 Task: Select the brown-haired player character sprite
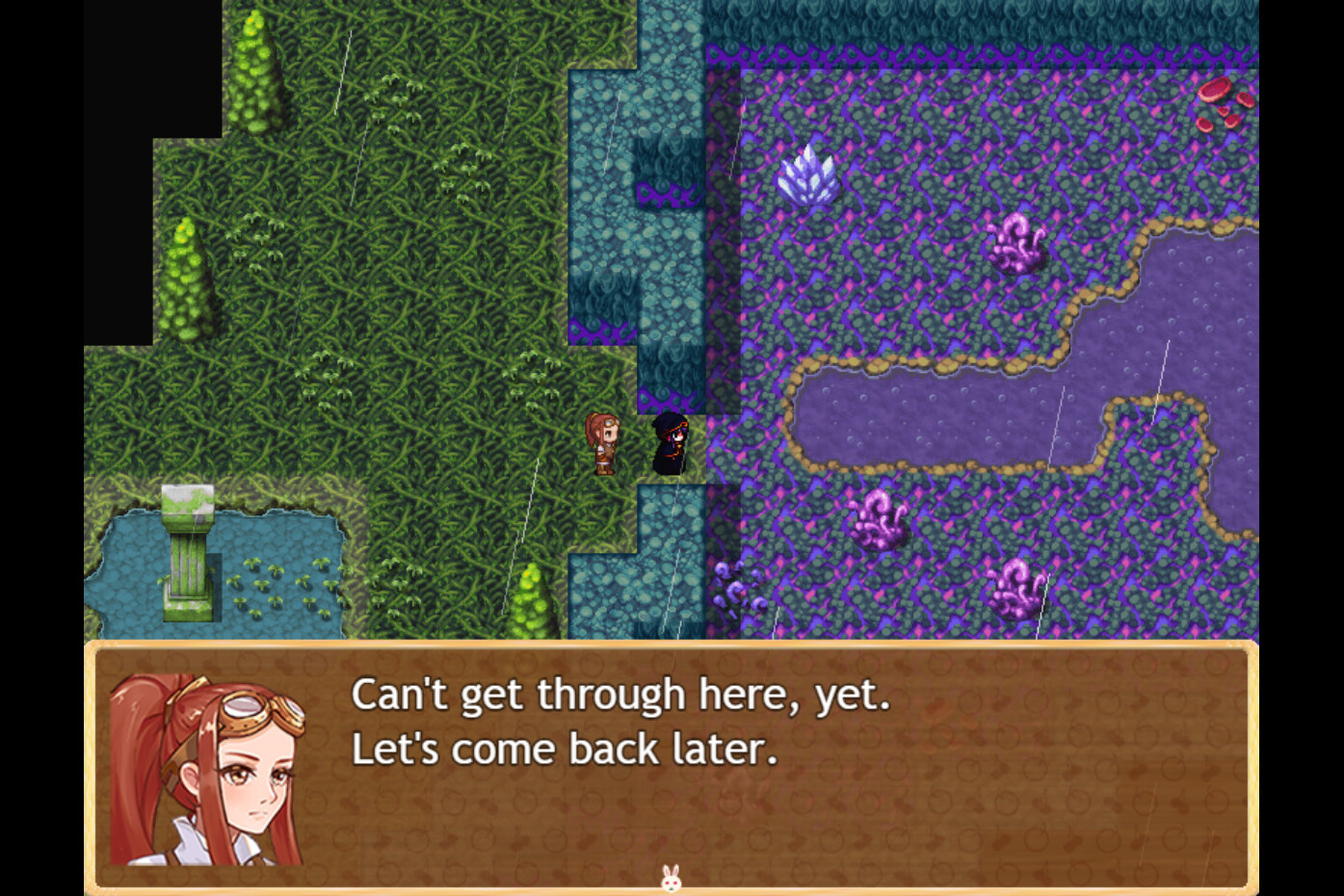tap(603, 443)
